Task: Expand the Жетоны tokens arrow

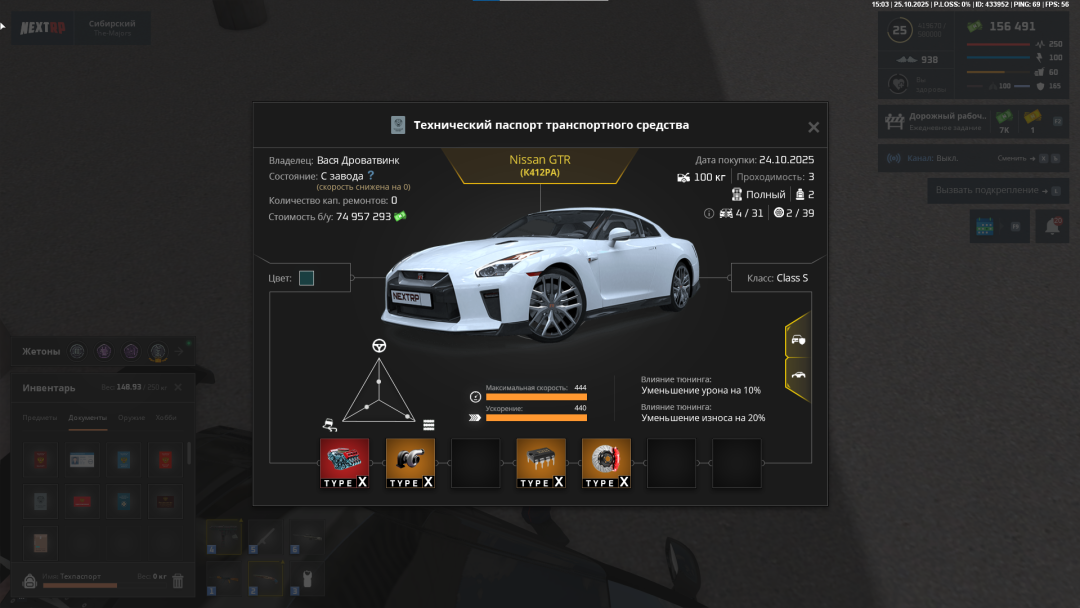Action: click(x=180, y=351)
